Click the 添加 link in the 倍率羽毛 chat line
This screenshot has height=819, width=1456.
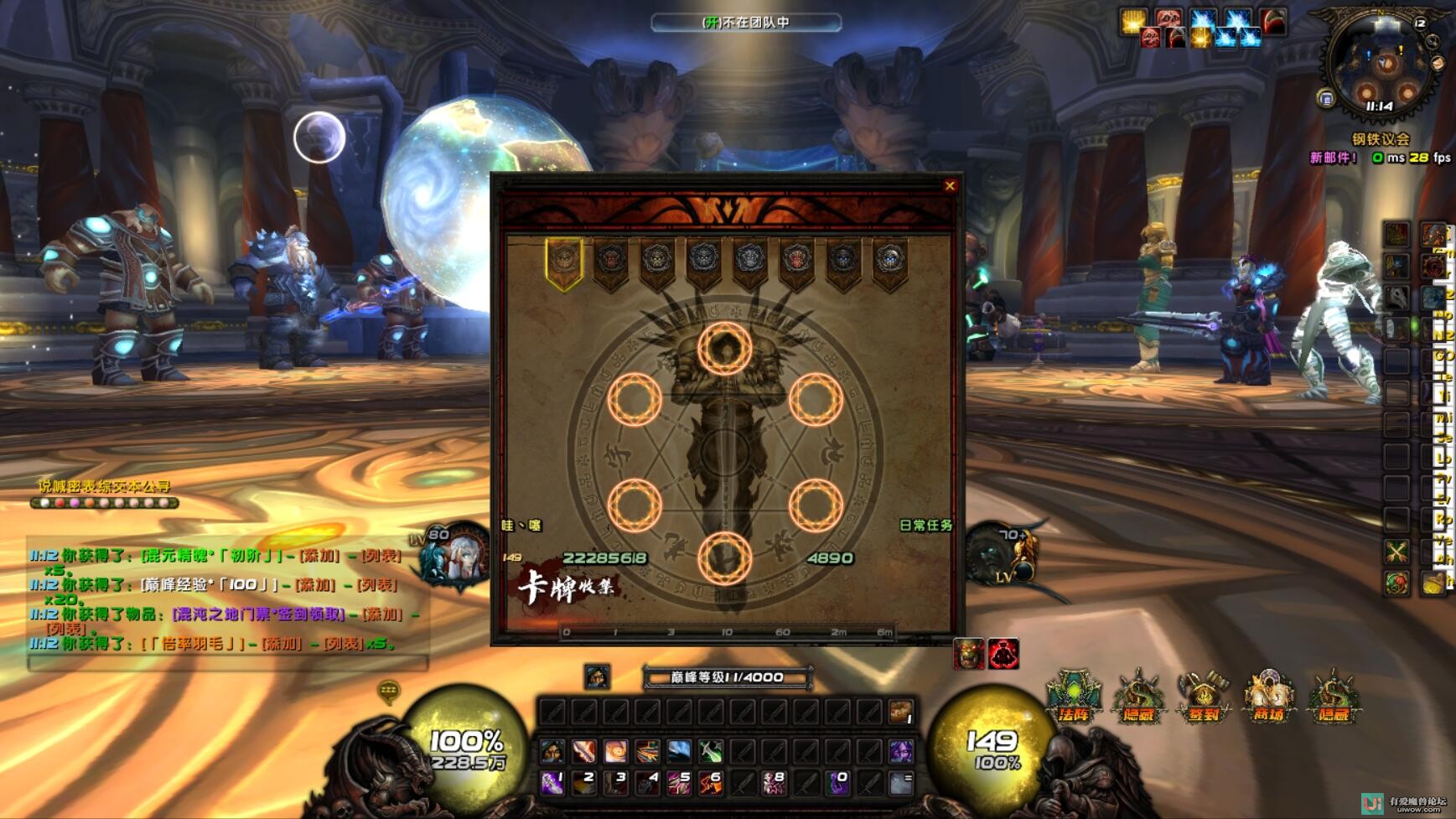point(281,644)
